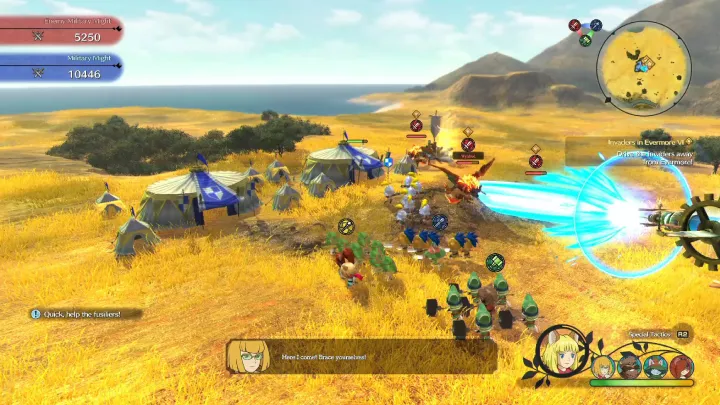This screenshot has width=720, height=405.
Task: Choose the small blonde unit leader portrait
Action: click(603, 366)
